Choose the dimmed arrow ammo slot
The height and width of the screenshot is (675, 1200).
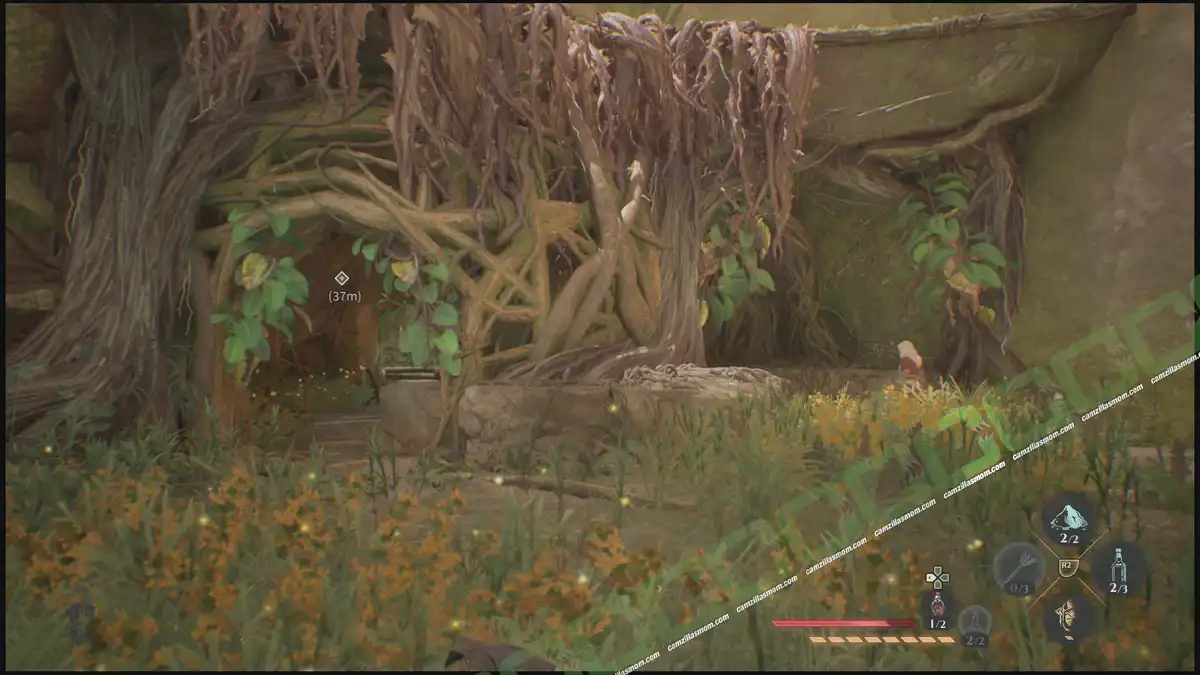1019,569
